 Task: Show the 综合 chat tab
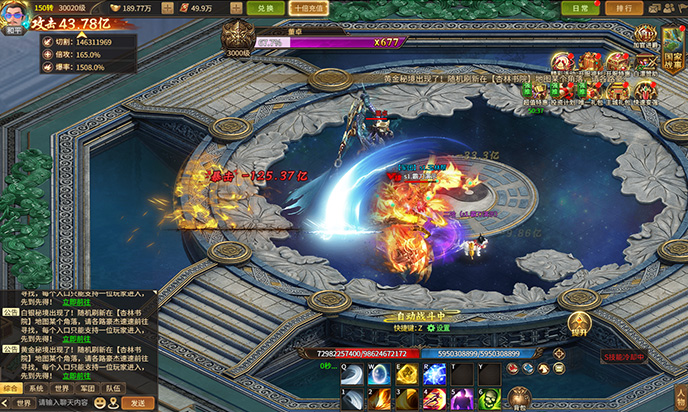(10, 388)
